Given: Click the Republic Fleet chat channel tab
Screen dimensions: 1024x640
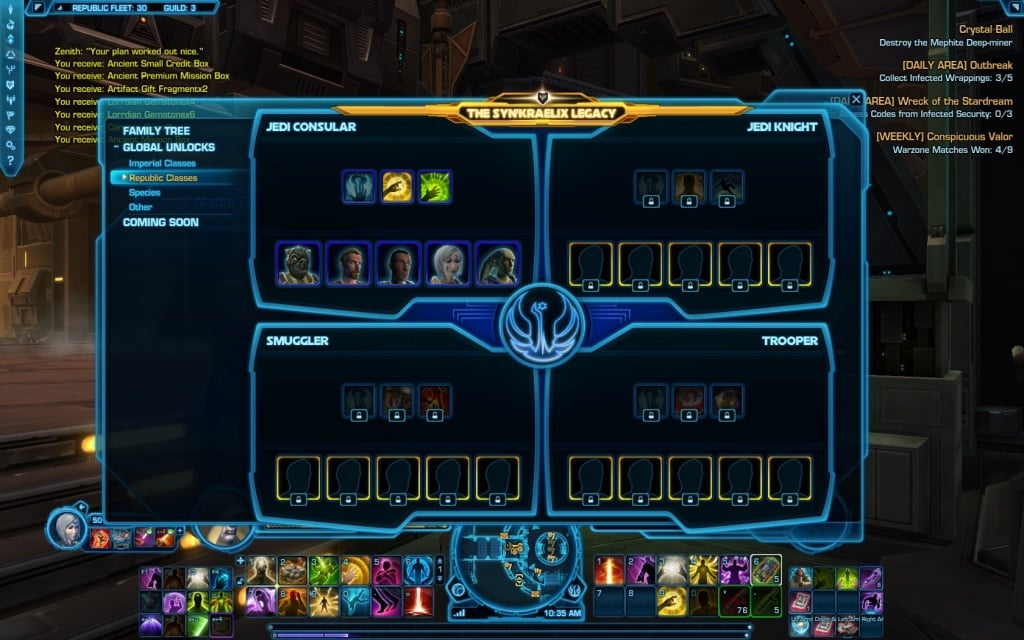Looking at the screenshot, I should coord(108,7).
